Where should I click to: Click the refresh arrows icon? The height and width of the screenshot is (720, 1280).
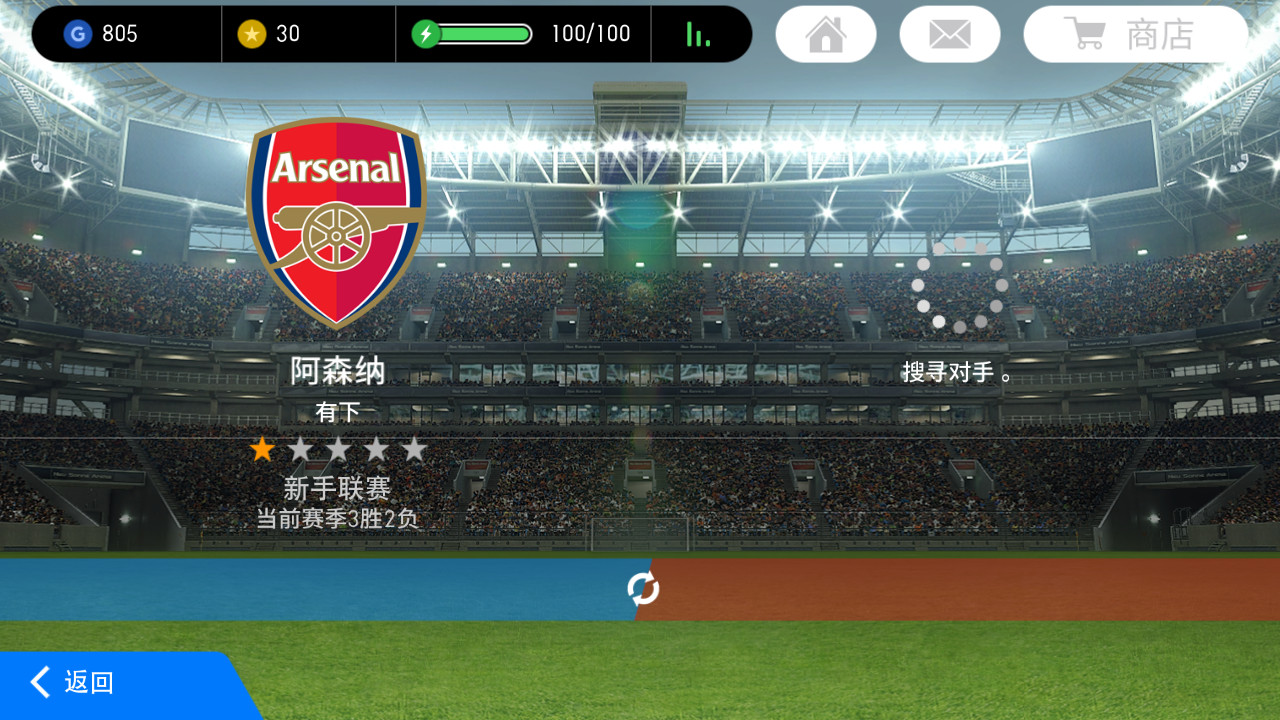pos(643,589)
